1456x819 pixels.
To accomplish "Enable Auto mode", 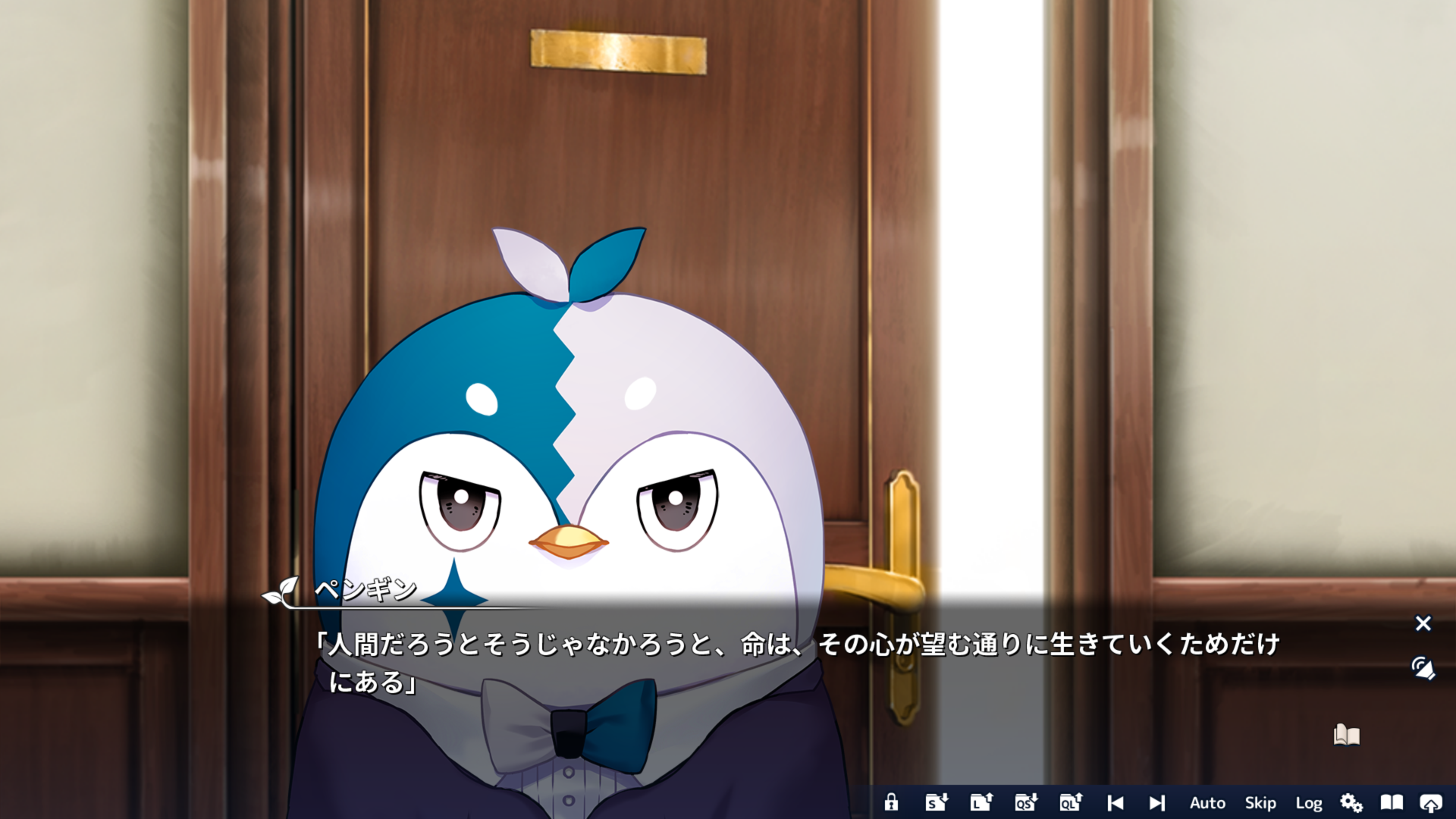I will [x=1207, y=802].
